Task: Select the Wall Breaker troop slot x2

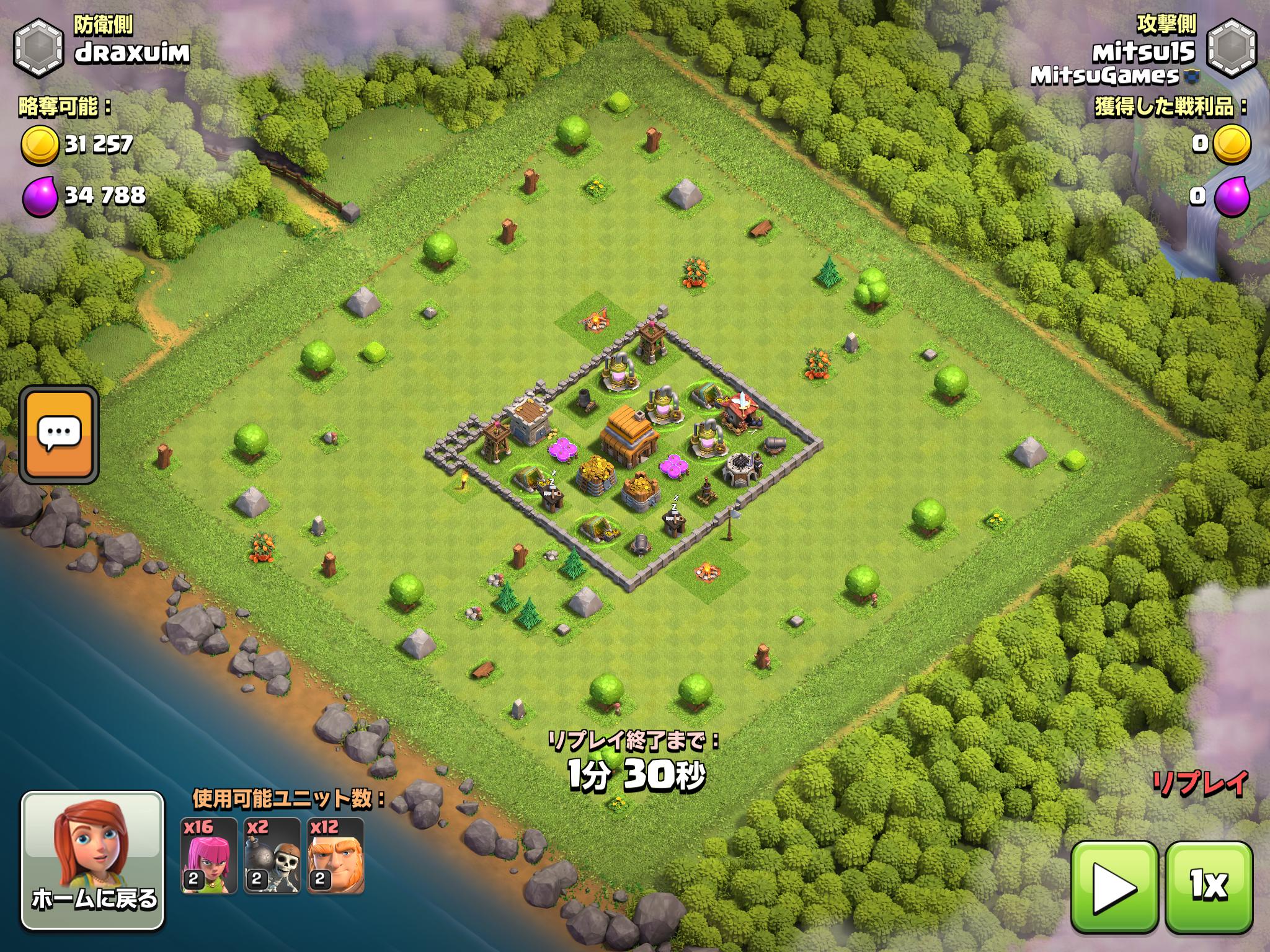Action: (272, 856)
